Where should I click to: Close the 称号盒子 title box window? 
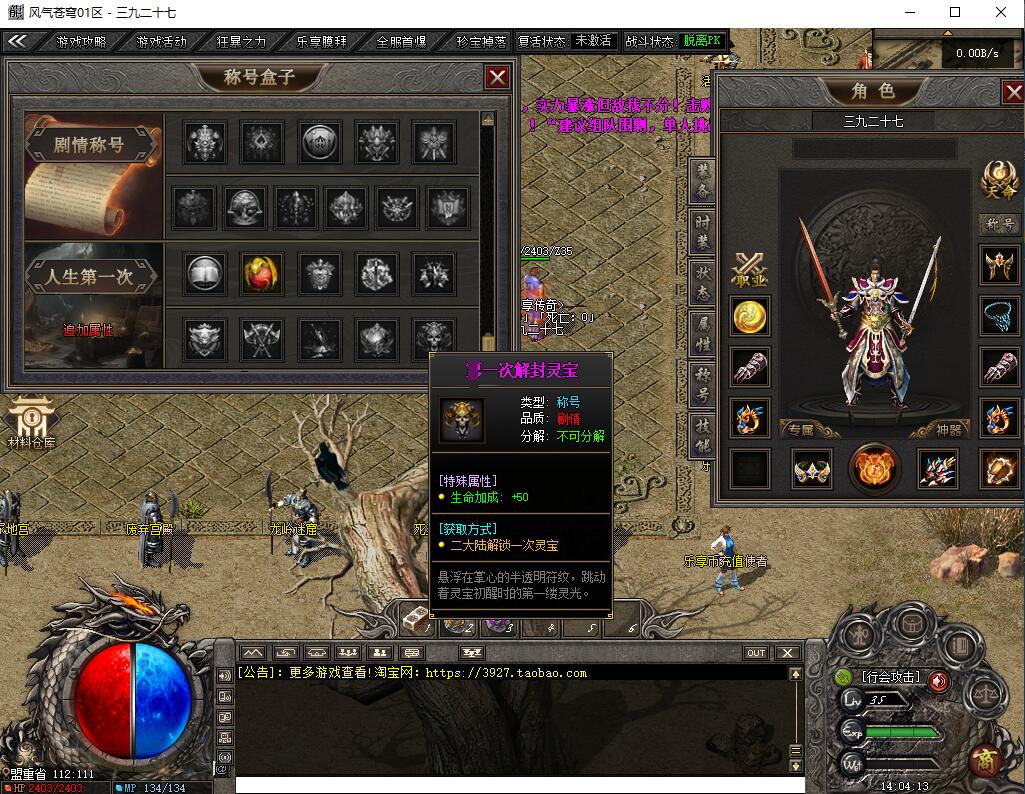pyautogui.click(x=497, y=77)
